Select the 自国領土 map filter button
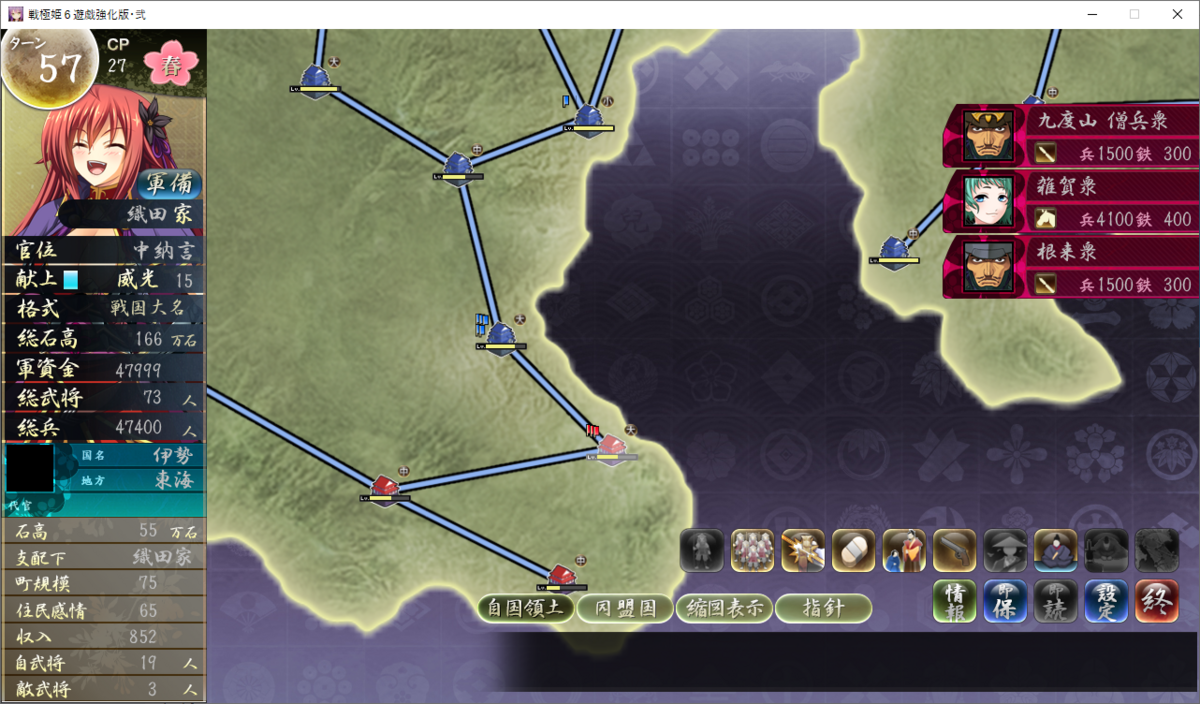 coord(525,607)
